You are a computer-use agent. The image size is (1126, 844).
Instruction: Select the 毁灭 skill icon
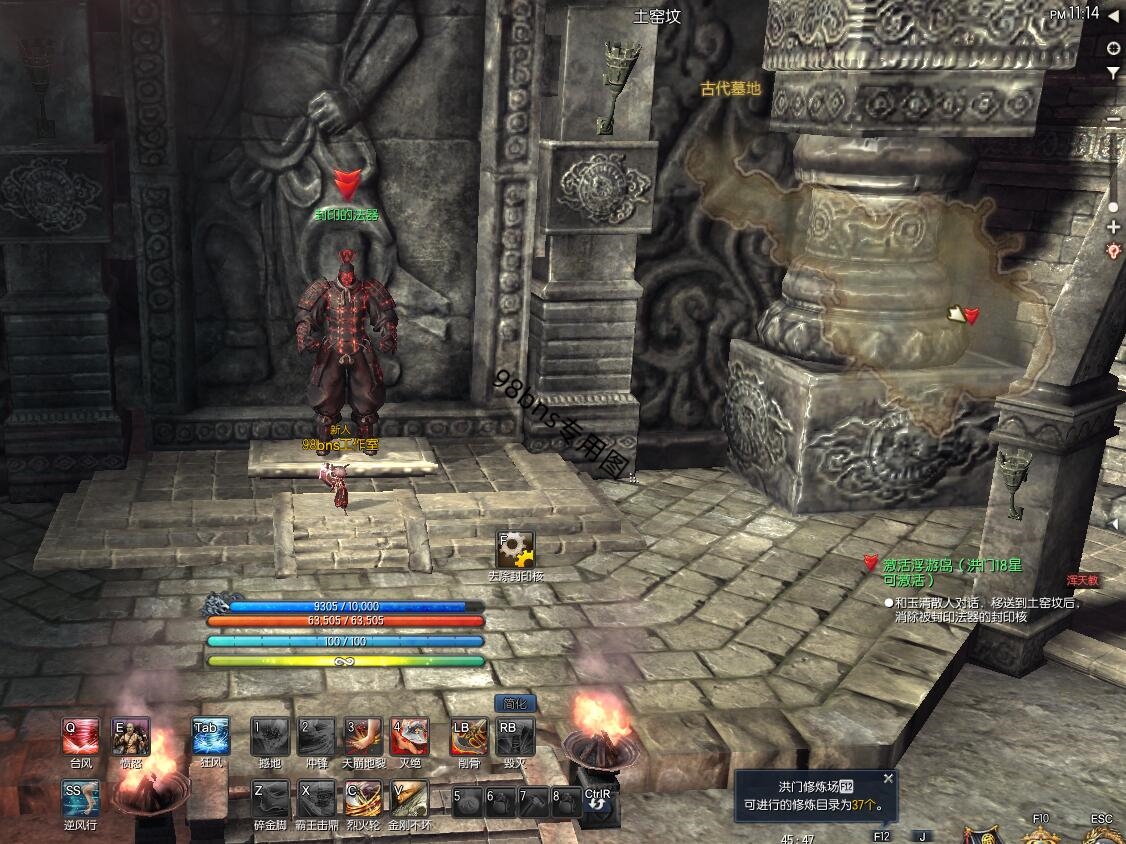coord(515,737)
